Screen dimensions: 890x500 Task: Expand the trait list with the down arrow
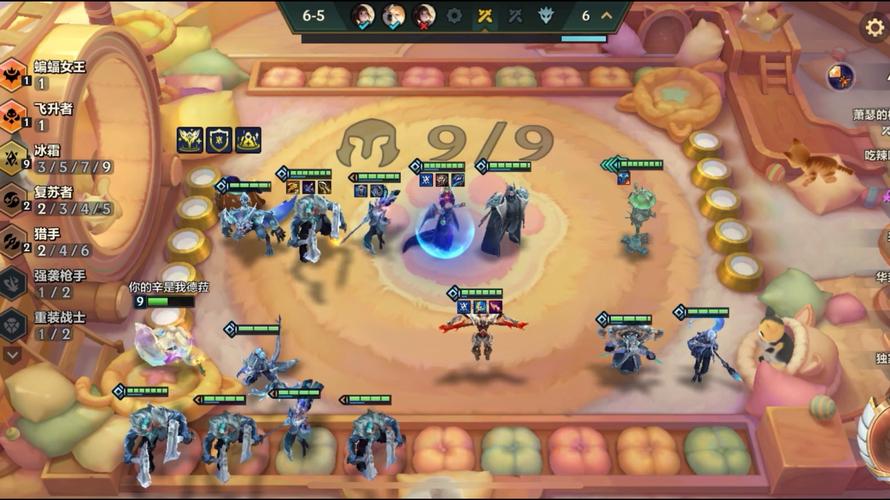coord(13,354)
